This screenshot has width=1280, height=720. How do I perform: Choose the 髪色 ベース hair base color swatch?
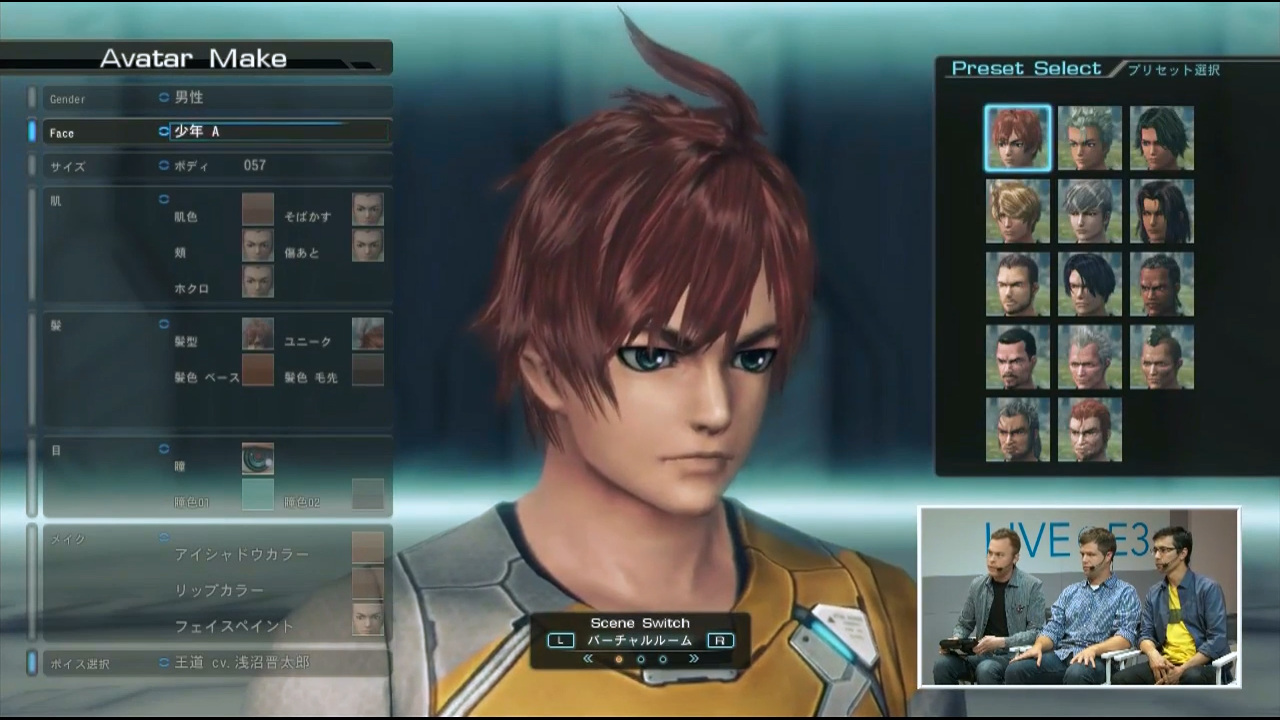[258, 370]
